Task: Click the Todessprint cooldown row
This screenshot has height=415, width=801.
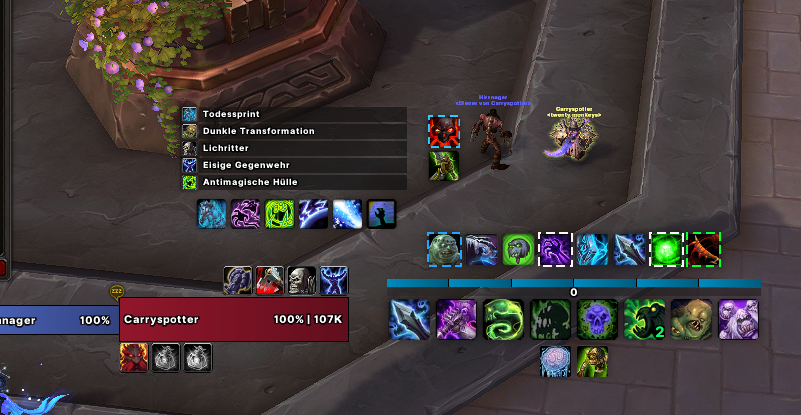Action: click(294, 114)
